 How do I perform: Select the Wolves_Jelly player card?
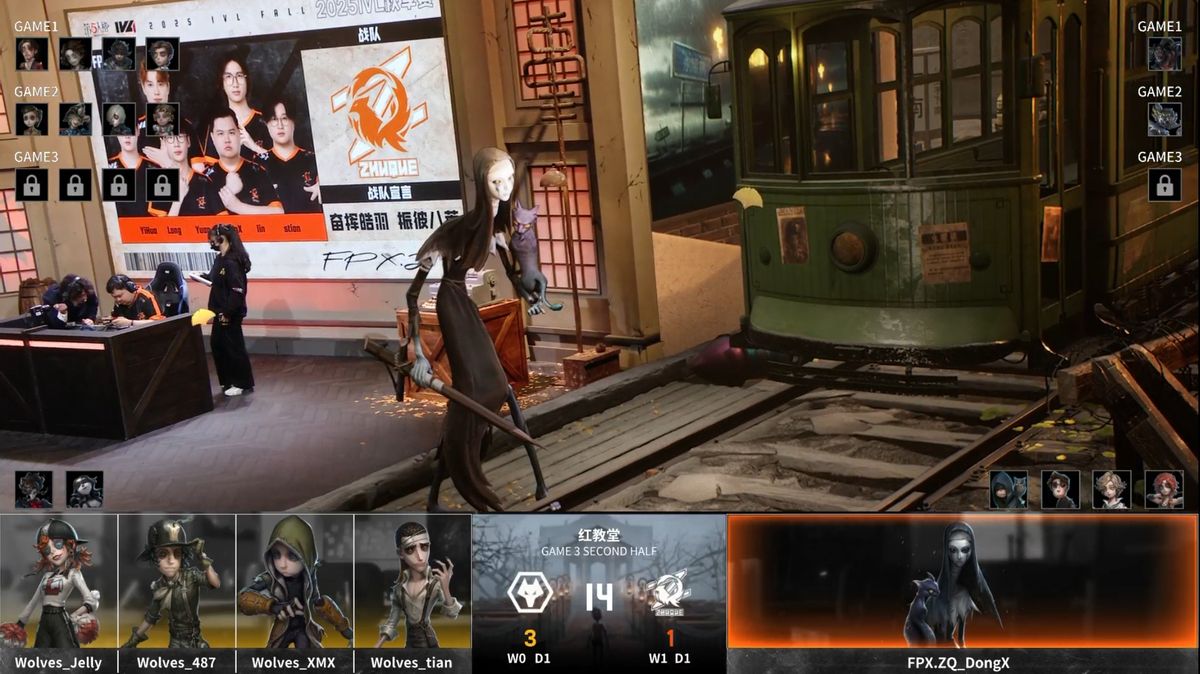pyautogui.click(x=59, y=592)
